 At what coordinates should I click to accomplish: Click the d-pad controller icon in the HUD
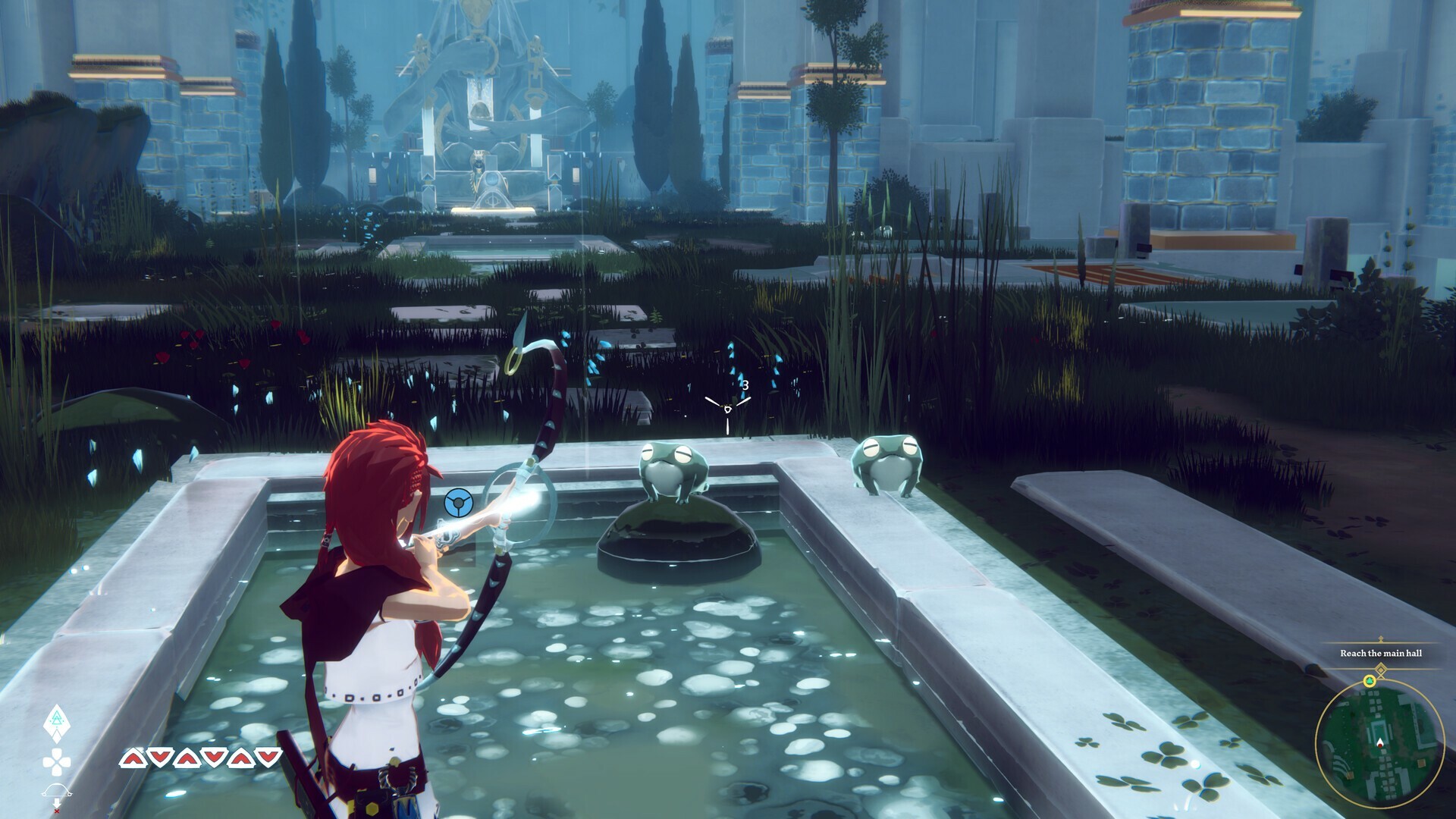coord(57,761)
